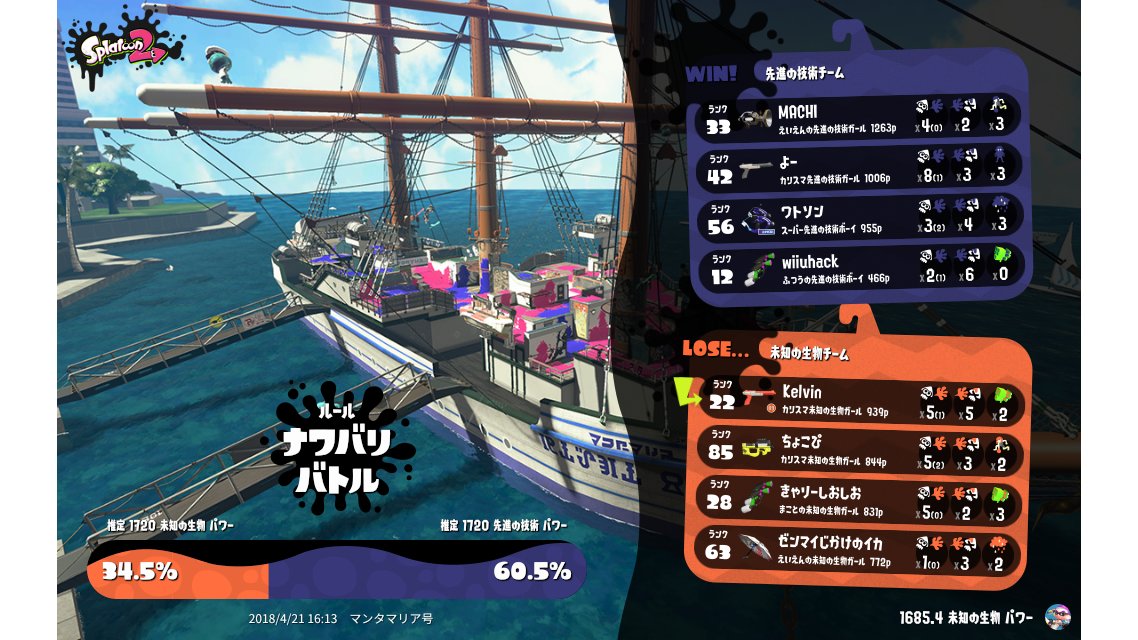Choose the ワトソン player entry
1138x640 pixels.
[x=860, y=219]
